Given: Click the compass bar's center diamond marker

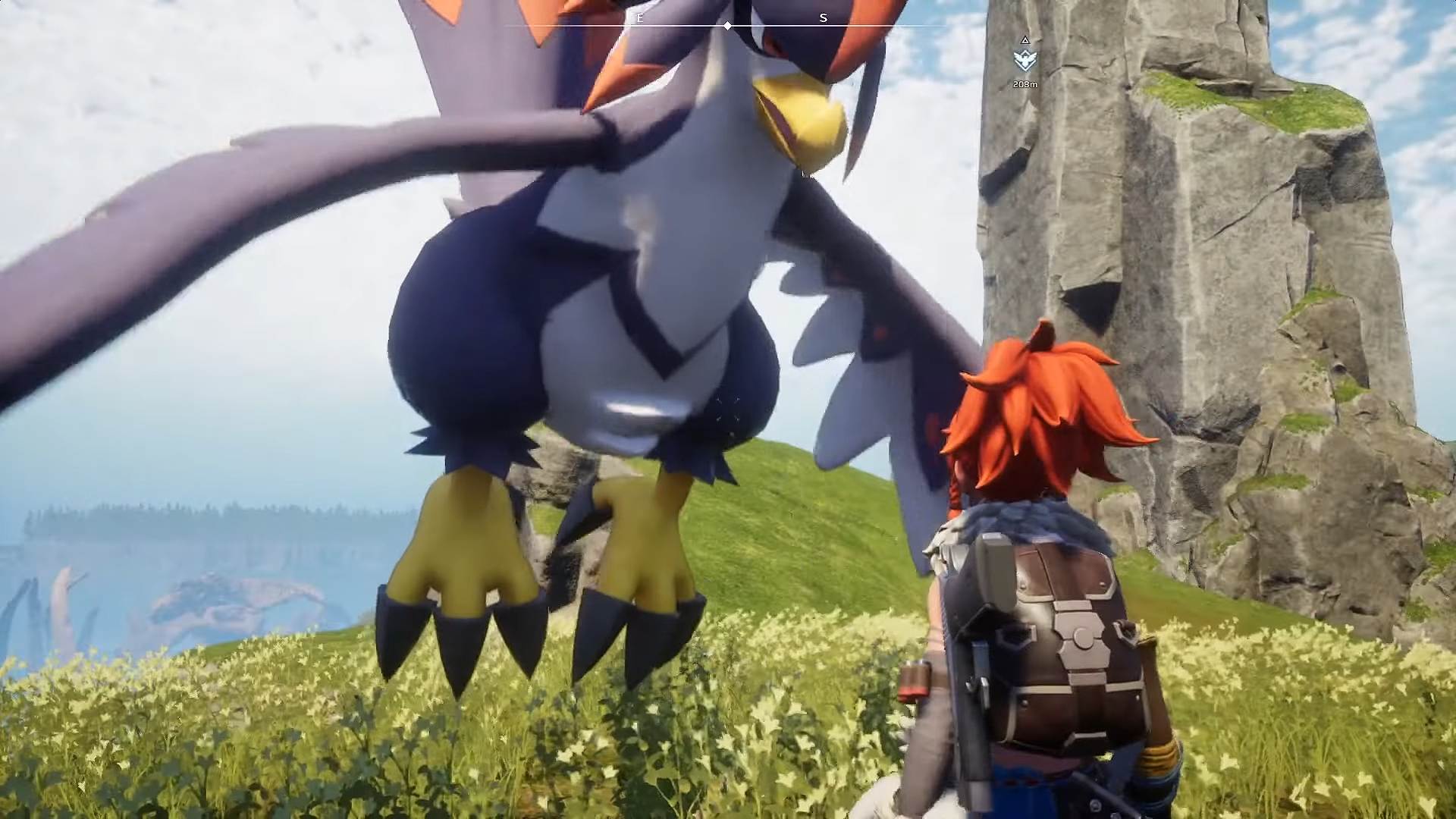Looking at the screenshot, I should [x=727, y=26].
